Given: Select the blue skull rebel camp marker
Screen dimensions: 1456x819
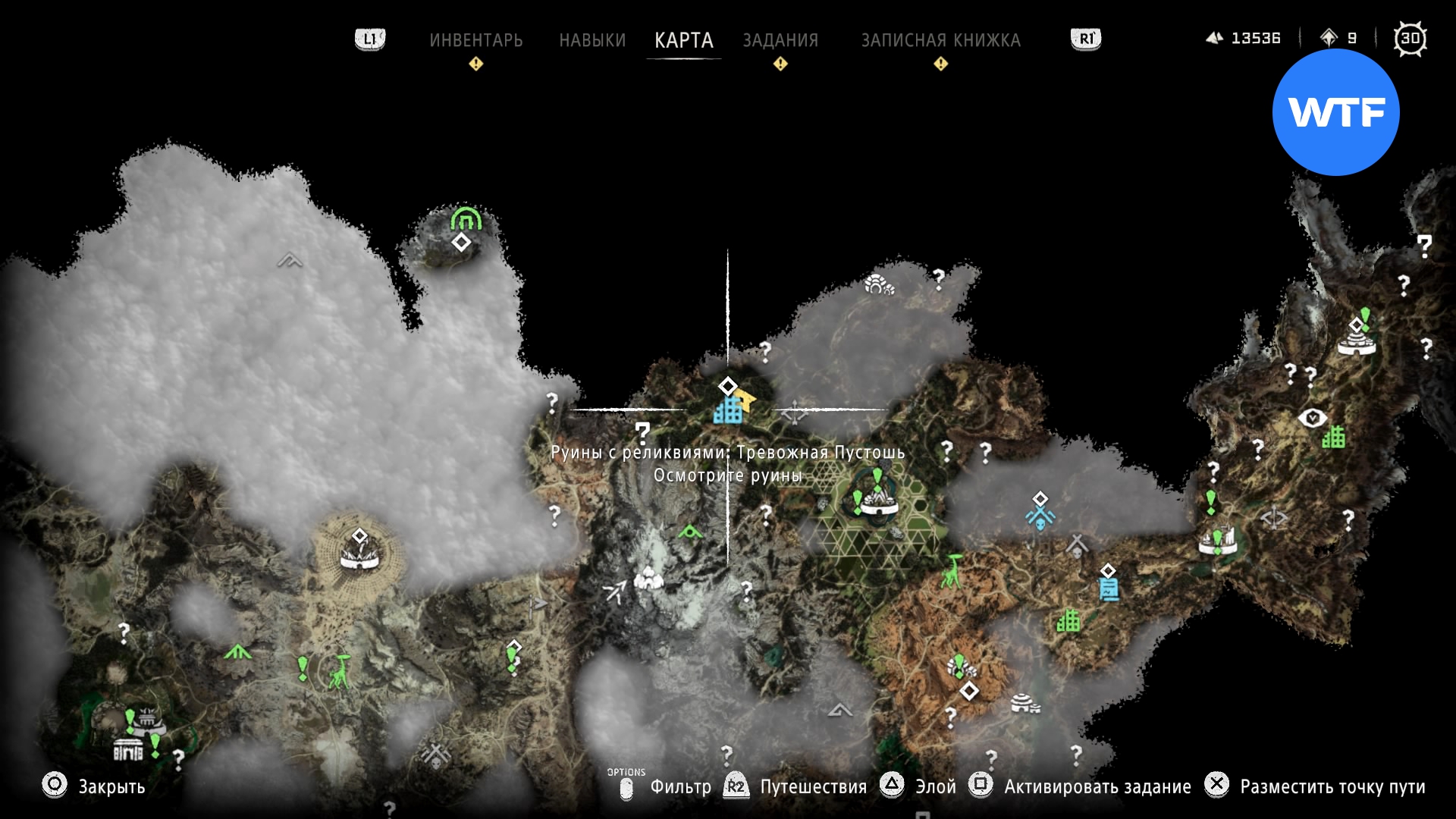Looking at the screenshot, I should click(x=1040, y=517).
